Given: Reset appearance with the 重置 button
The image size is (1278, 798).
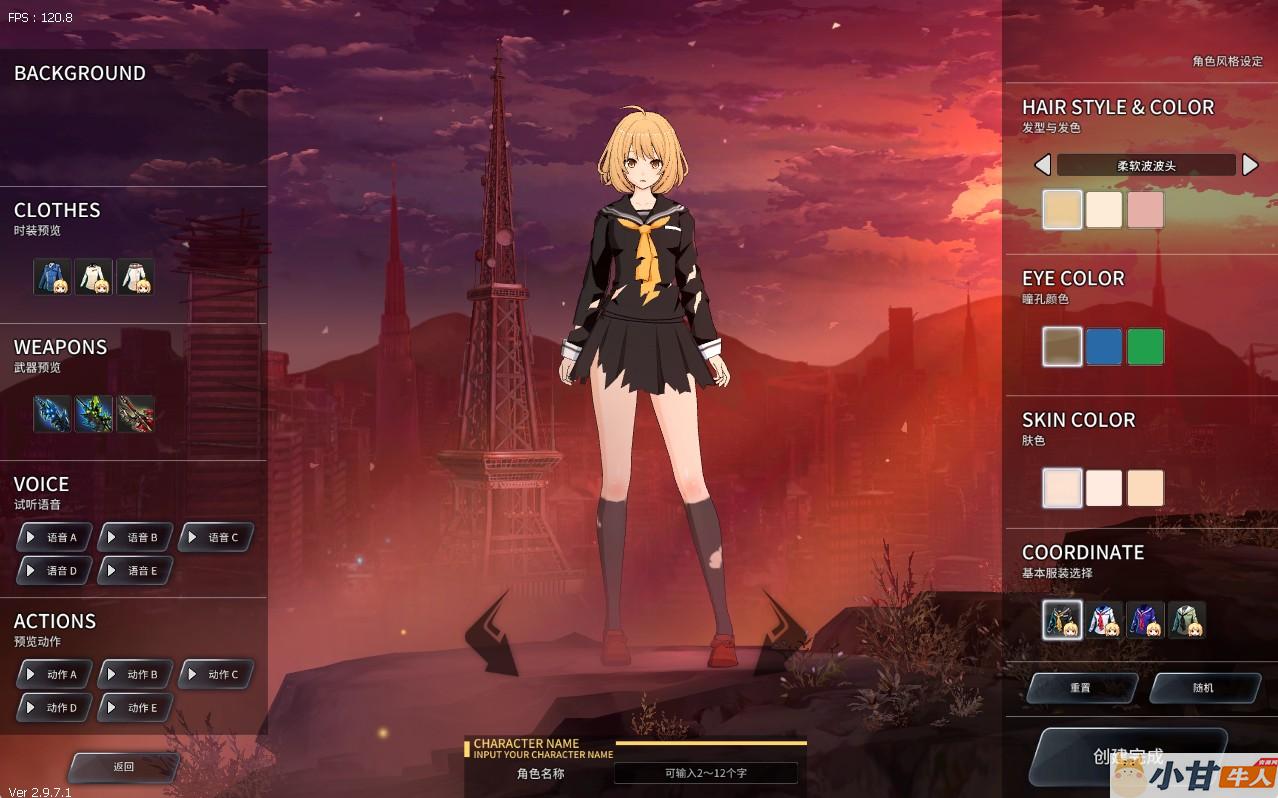Looking at the screenshot, I should tap(1081, 688).
